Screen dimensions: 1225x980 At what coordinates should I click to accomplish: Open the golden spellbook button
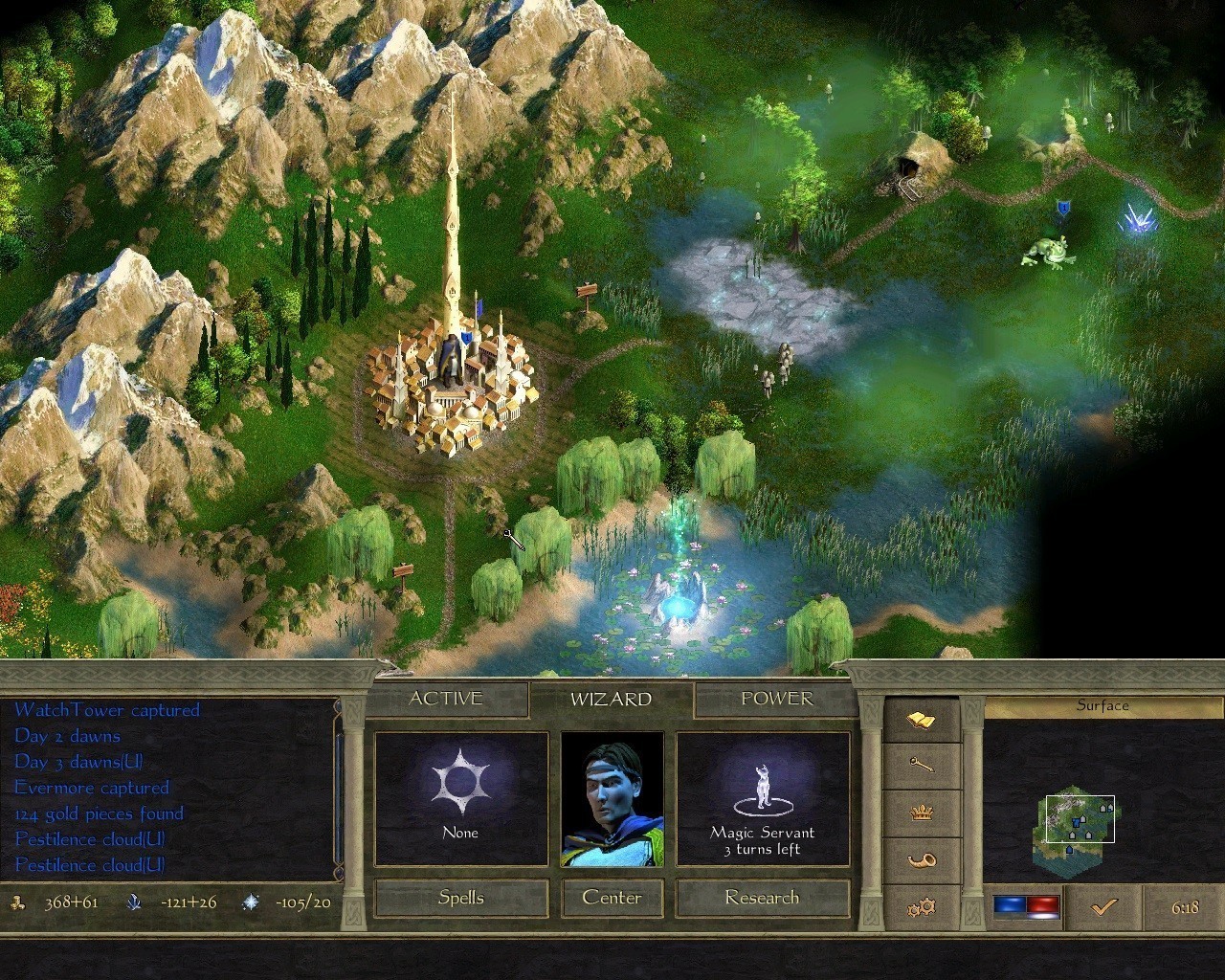pyautogui.click(x=921, y=720)
